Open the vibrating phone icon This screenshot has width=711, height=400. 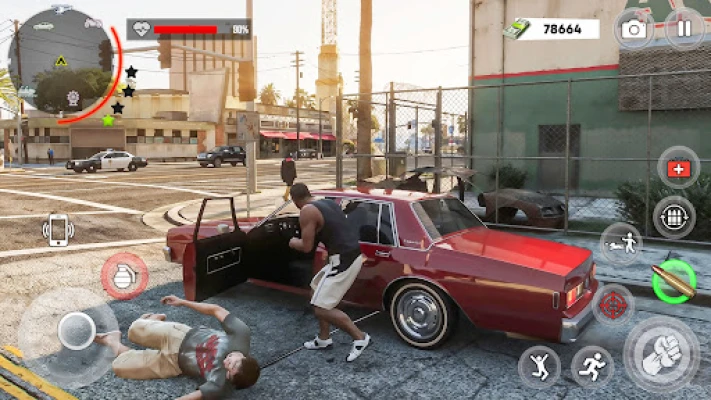pos(59,230)
